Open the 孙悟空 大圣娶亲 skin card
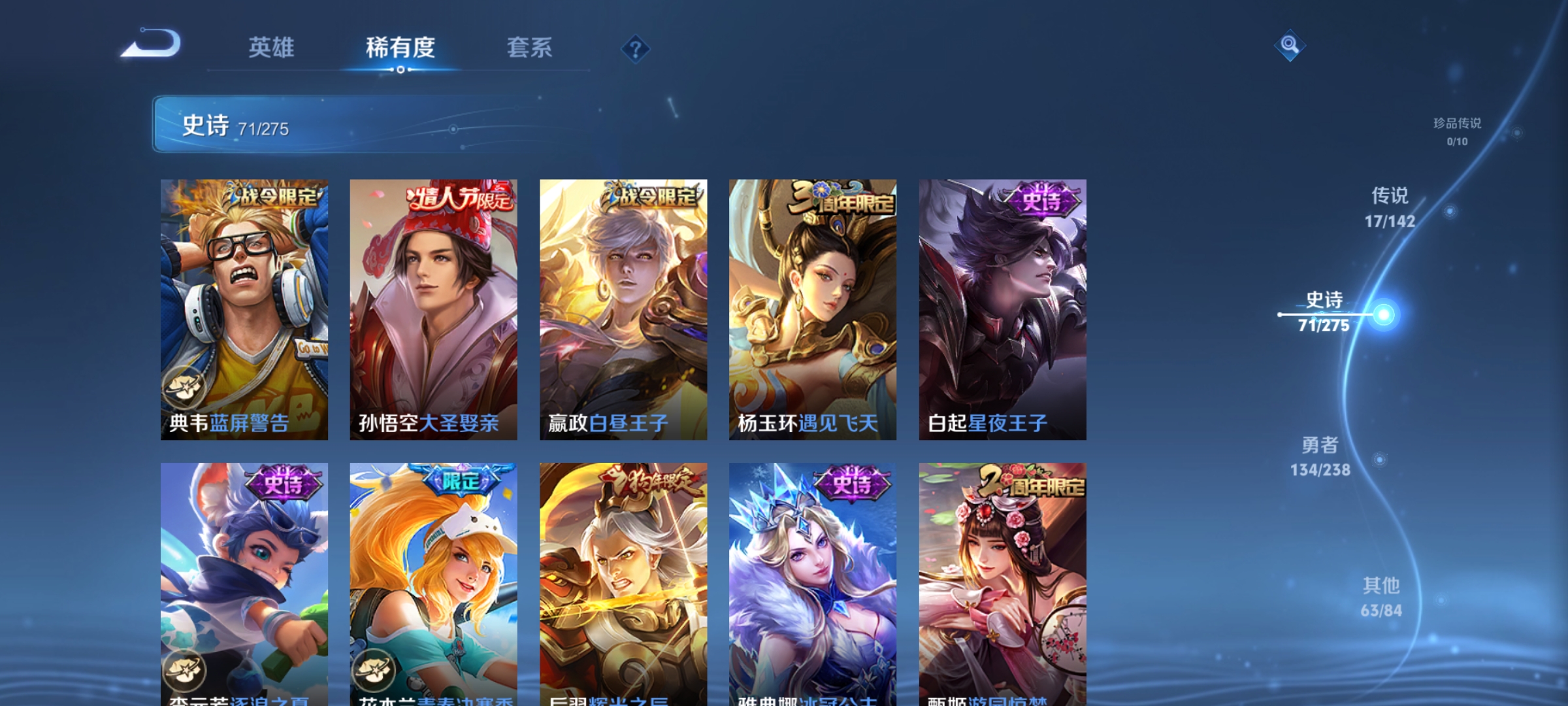Screen dimensions: 1568x706 431,307
